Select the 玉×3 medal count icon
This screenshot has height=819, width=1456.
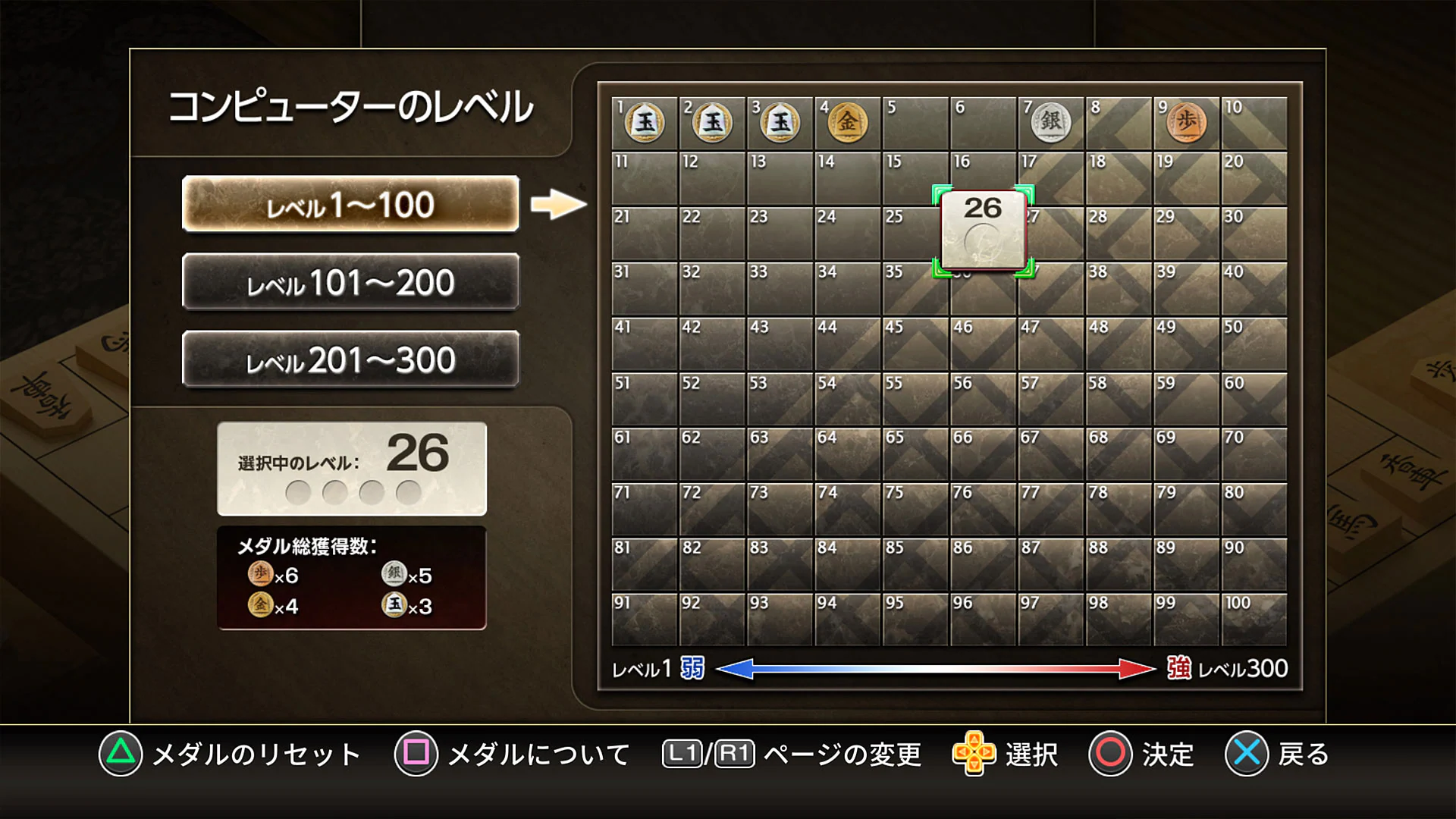point(395,607)
